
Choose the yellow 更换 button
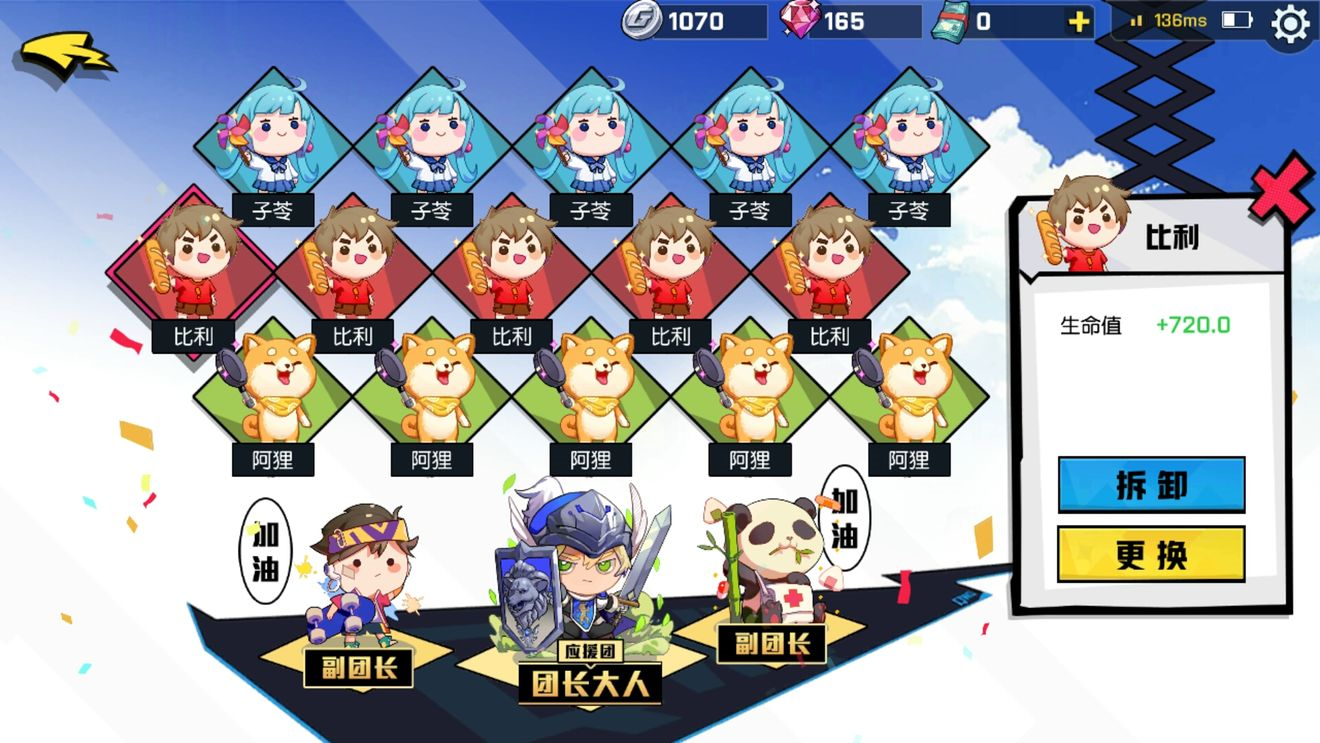click(x=1151, y=554)
